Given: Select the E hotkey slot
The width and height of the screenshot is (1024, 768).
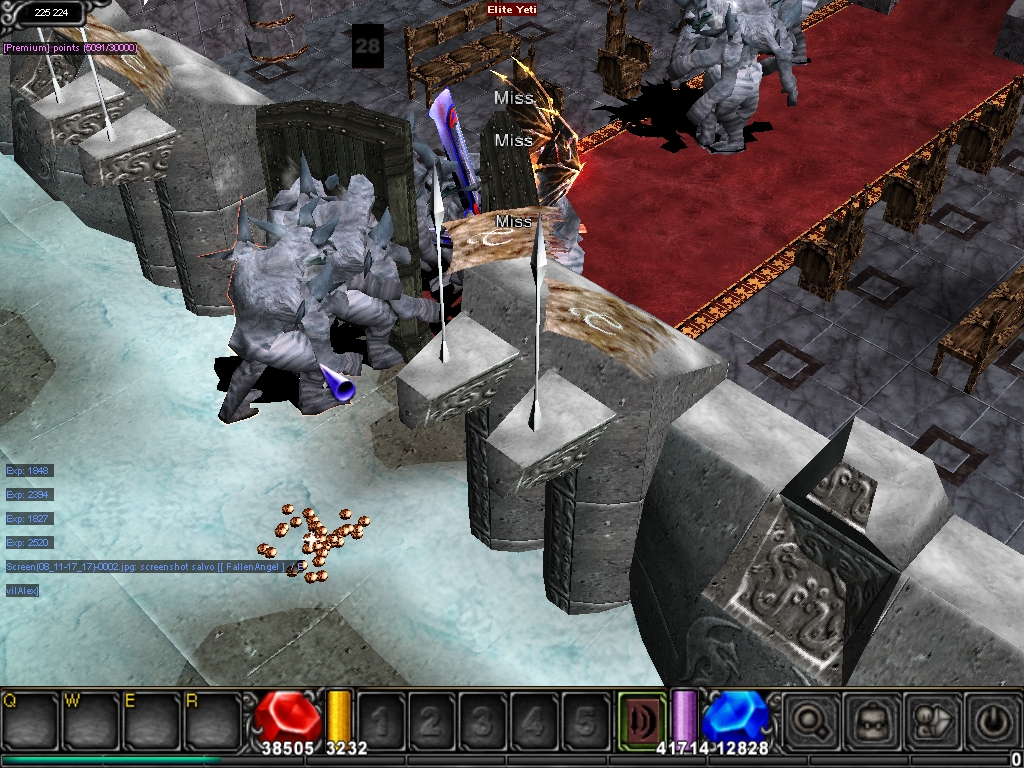Looking at the screenshot, I should tap(151, 718).
